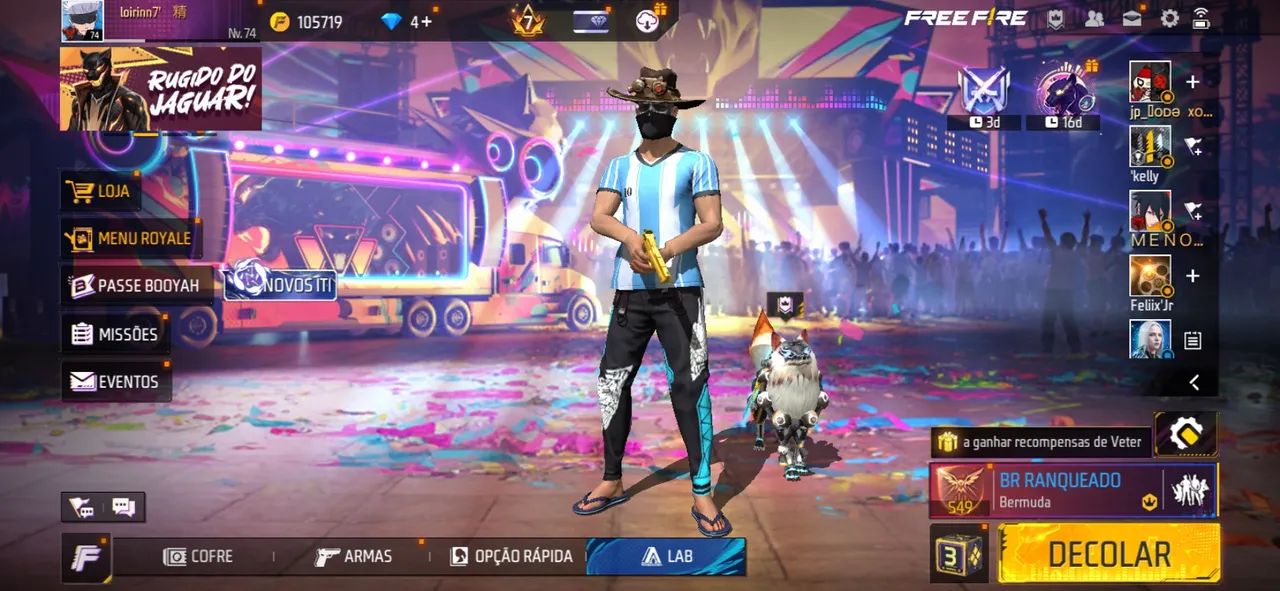Open the settings gear icon

(1169, 18)
